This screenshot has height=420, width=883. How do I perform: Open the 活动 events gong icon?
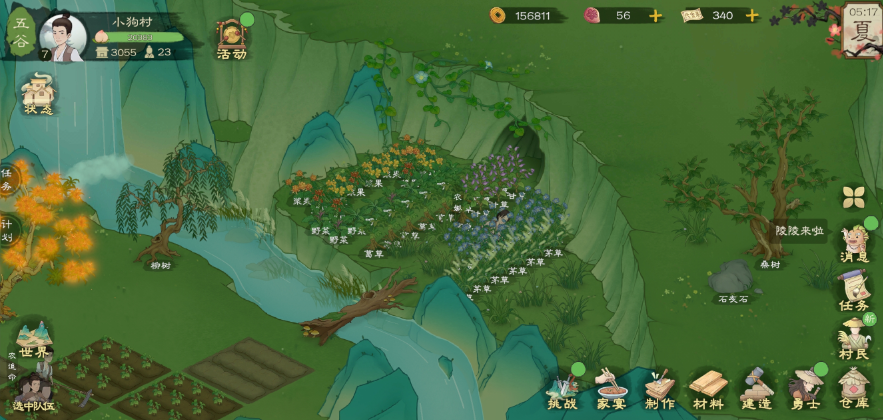(232, 37)
